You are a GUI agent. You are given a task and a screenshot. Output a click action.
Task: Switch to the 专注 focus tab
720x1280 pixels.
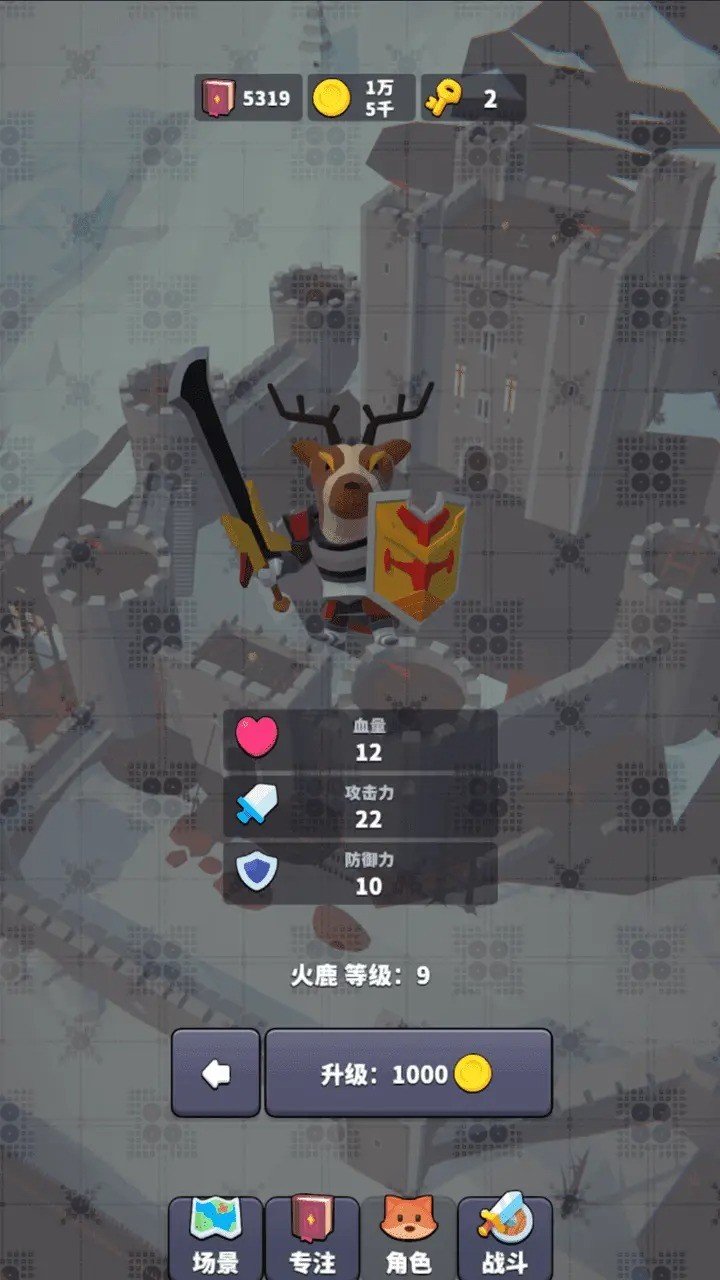pyautogui.click(x=312, y=1238)
